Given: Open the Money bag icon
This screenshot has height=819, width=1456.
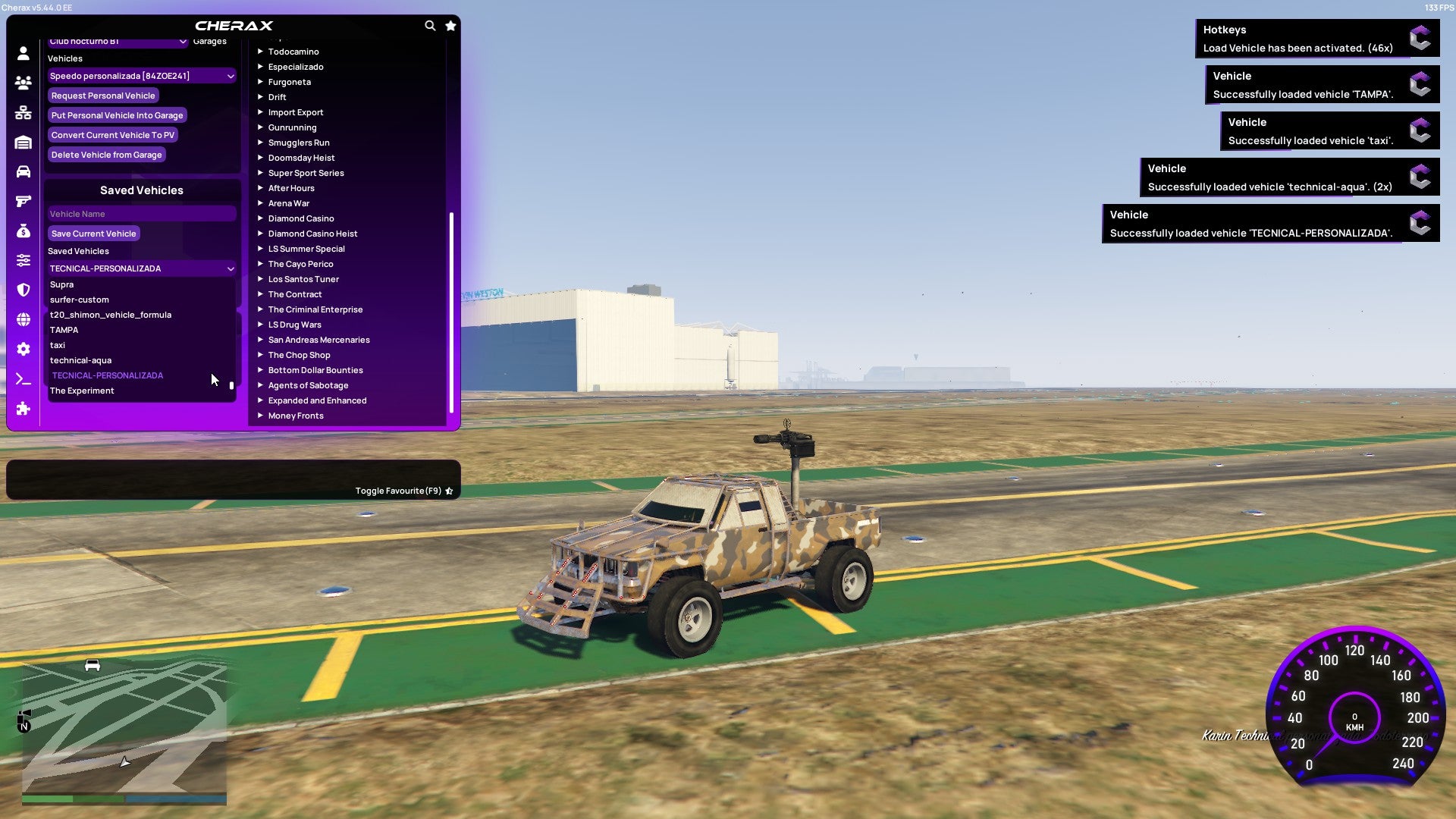Looking at the screenshot, I should click(x=23, y=231).
